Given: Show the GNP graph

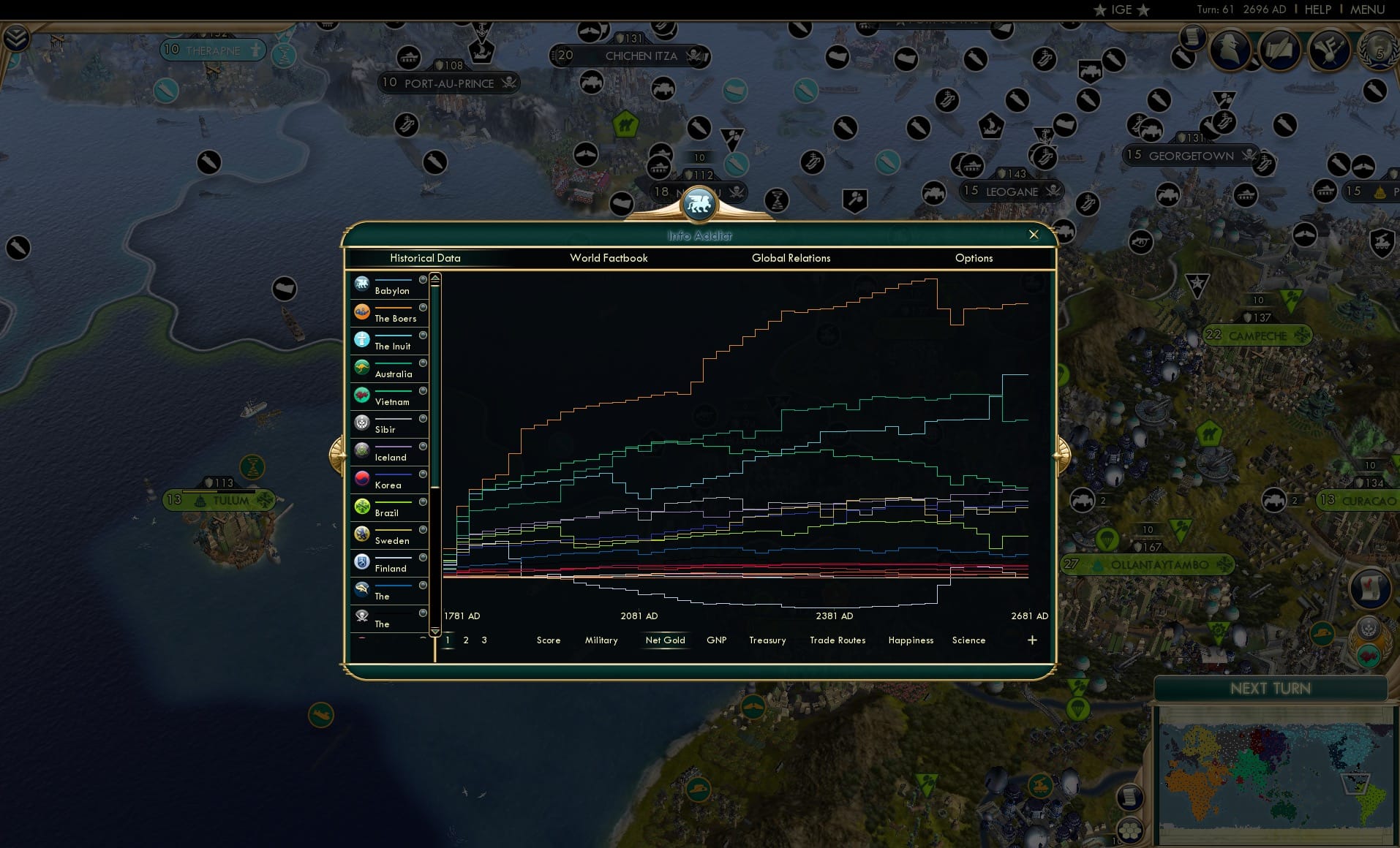Looking at the screenshot, I should [x=717, y=640].
